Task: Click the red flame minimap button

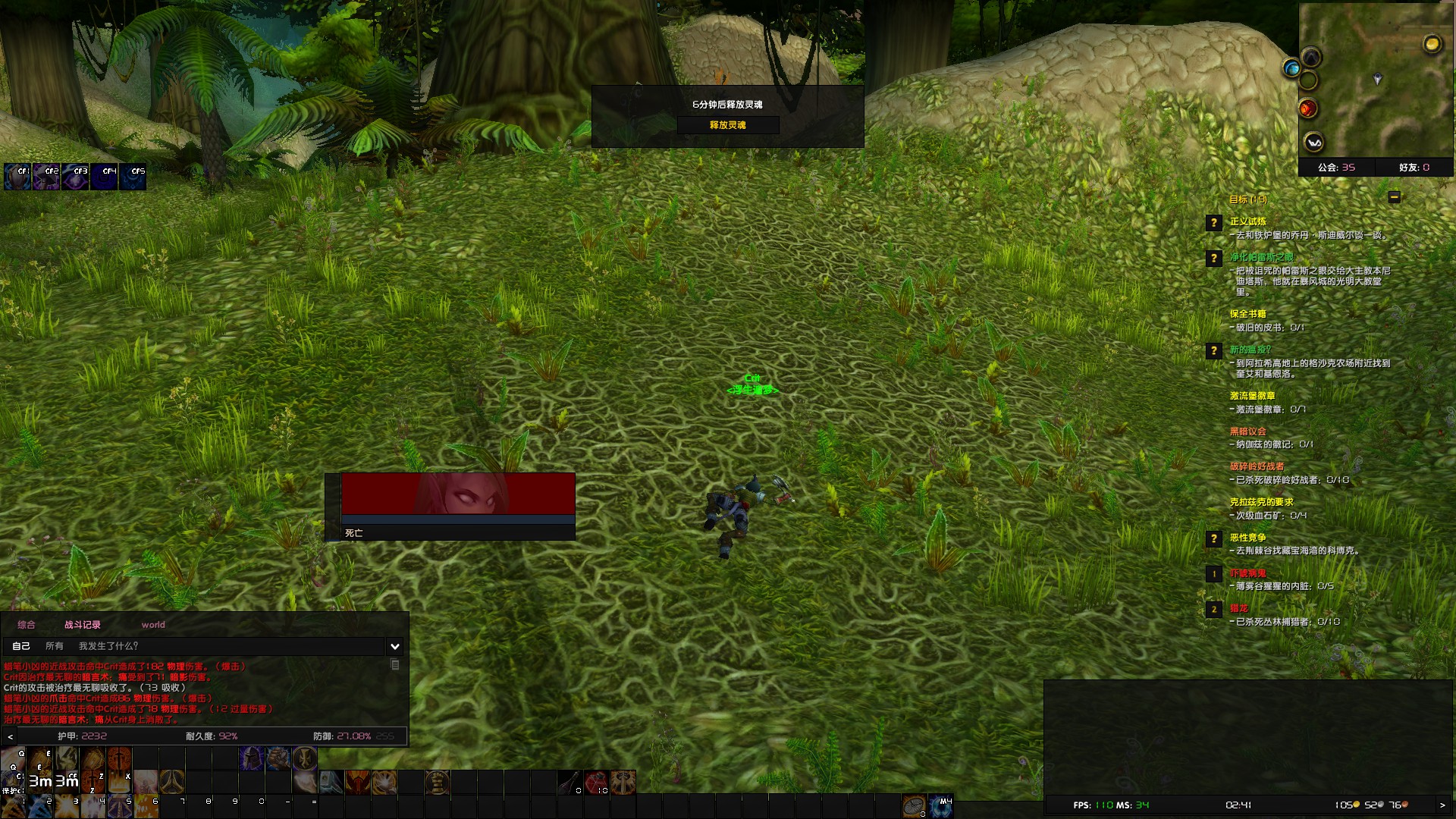Action: click(1308, 109)
